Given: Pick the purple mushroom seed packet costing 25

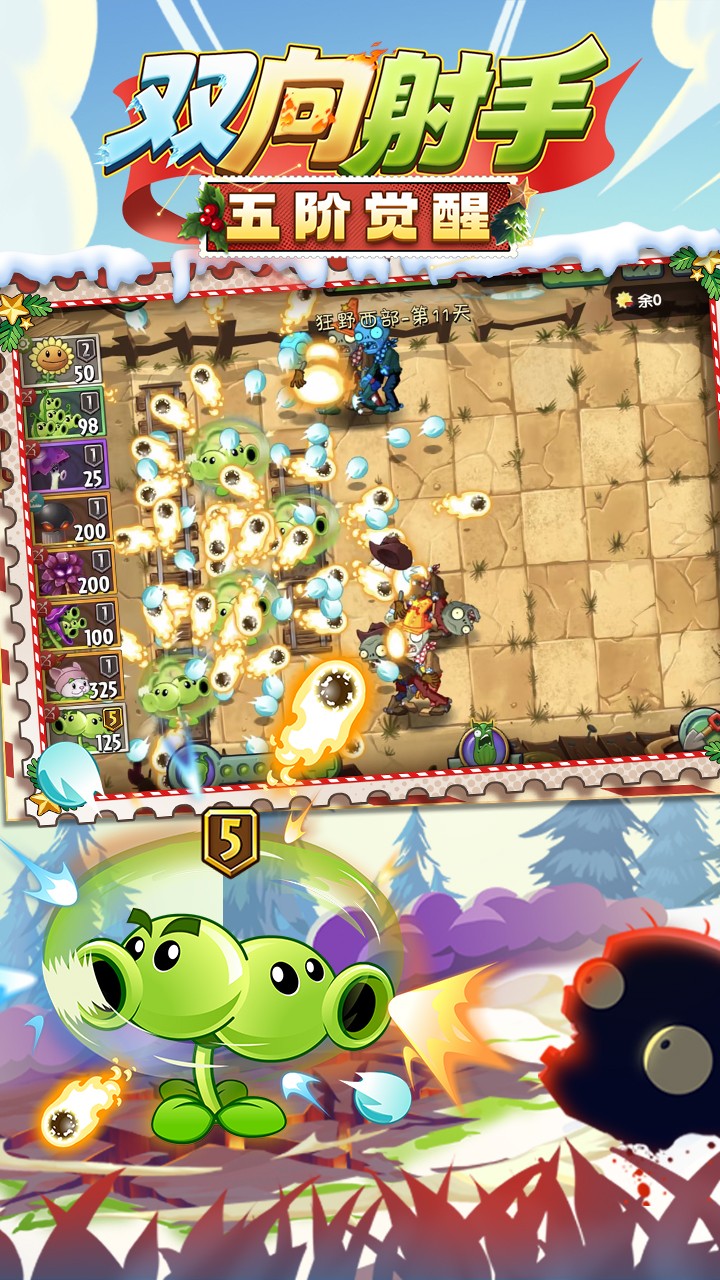Looking at the screenshot, I should click(x=69, y=467).
